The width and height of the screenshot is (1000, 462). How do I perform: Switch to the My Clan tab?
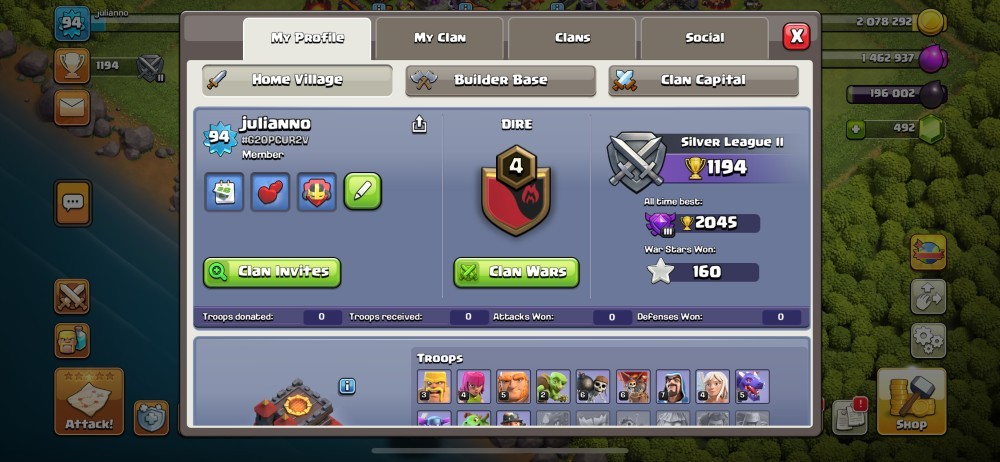tap(439, 38)
